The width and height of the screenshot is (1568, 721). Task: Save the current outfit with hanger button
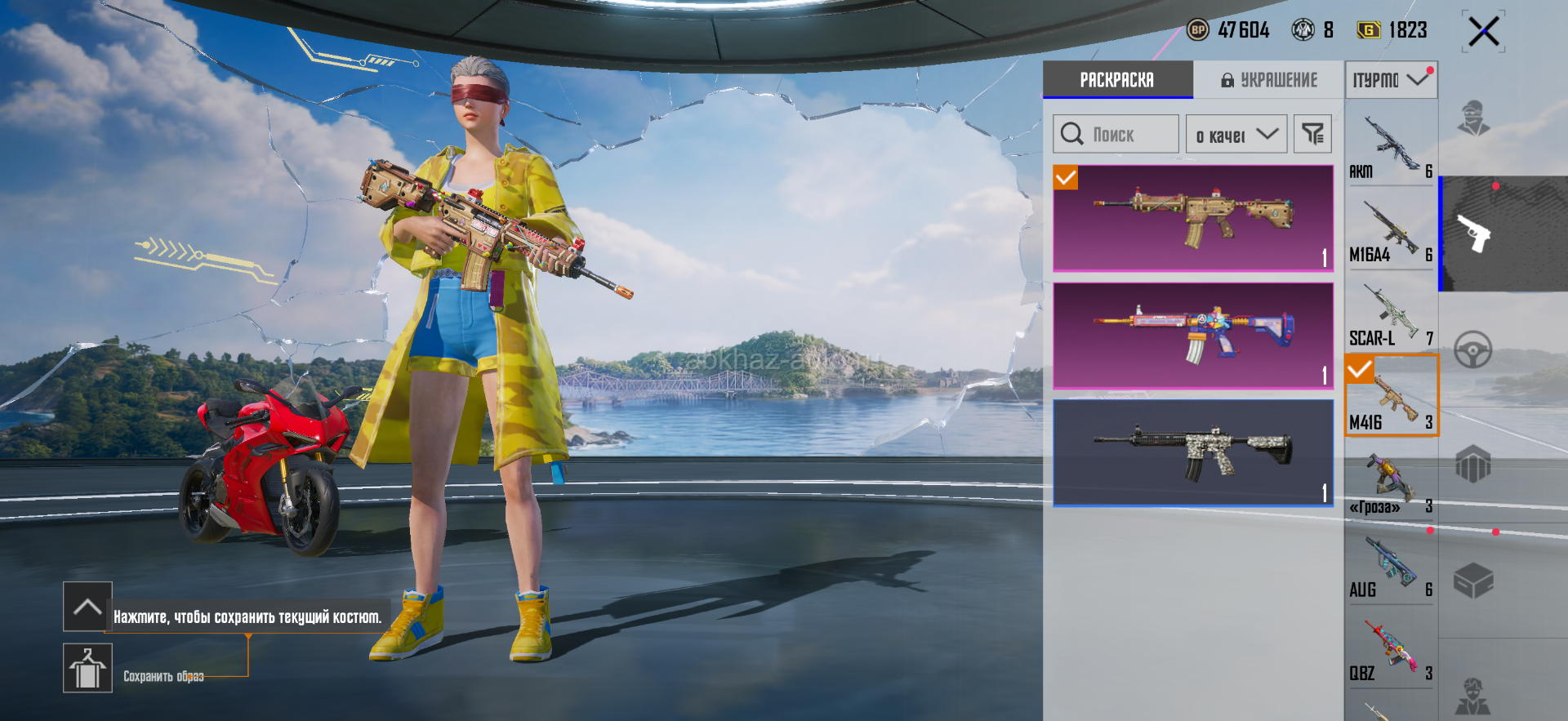87,668
